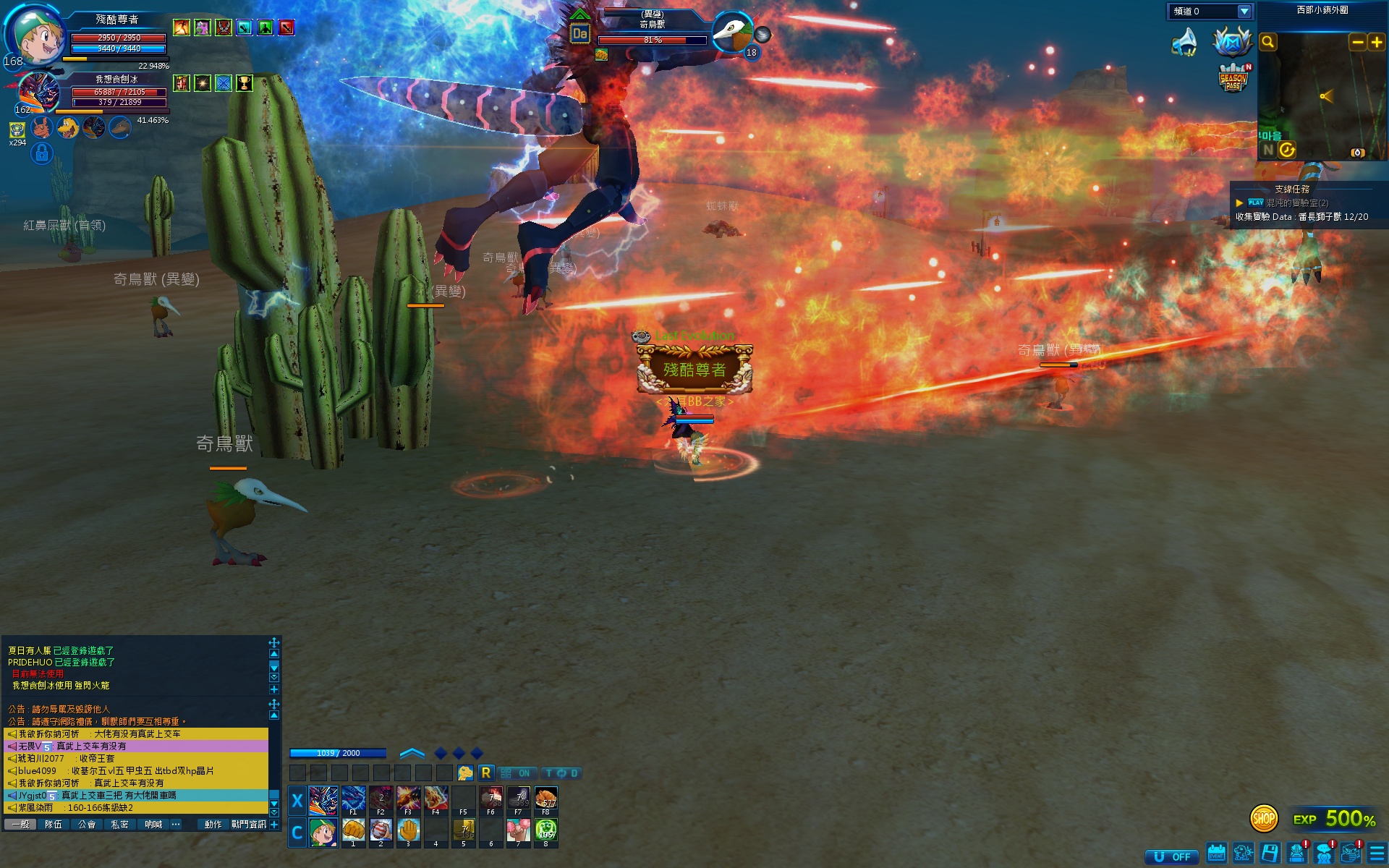1389x868 pixels.
Task: Open the 頻道 0 channel dropdown
Action: point(1244,12)
